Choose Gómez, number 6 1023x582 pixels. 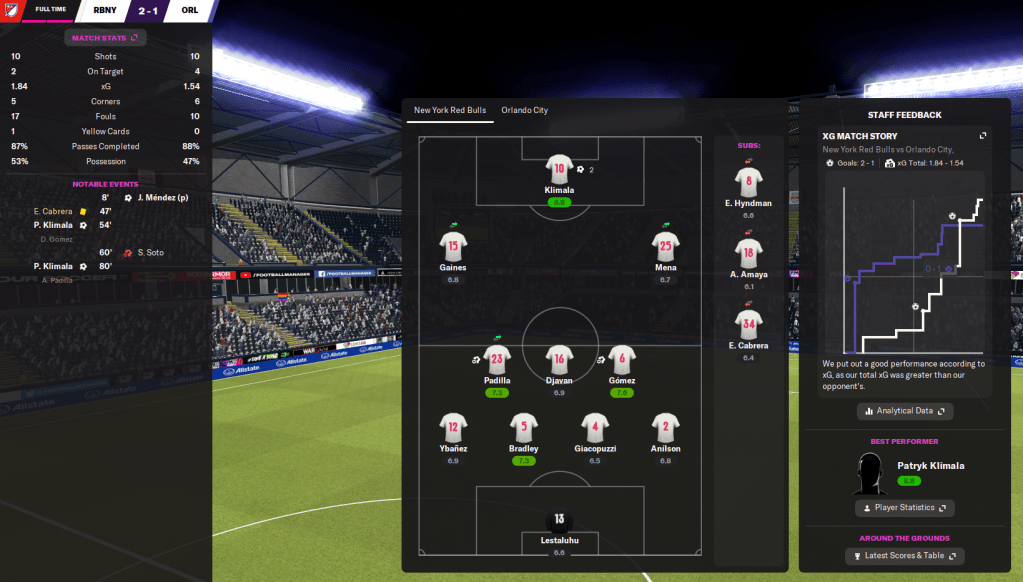coord(621,359)
